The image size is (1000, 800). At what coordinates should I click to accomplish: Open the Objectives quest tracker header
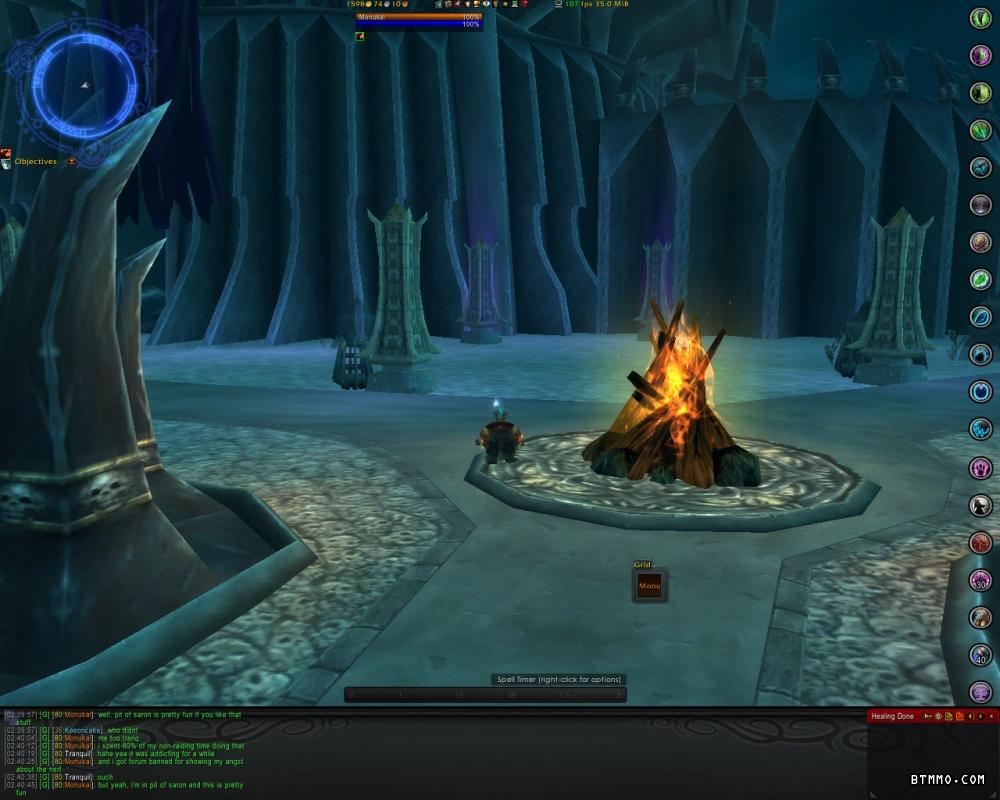coord(36,161)
